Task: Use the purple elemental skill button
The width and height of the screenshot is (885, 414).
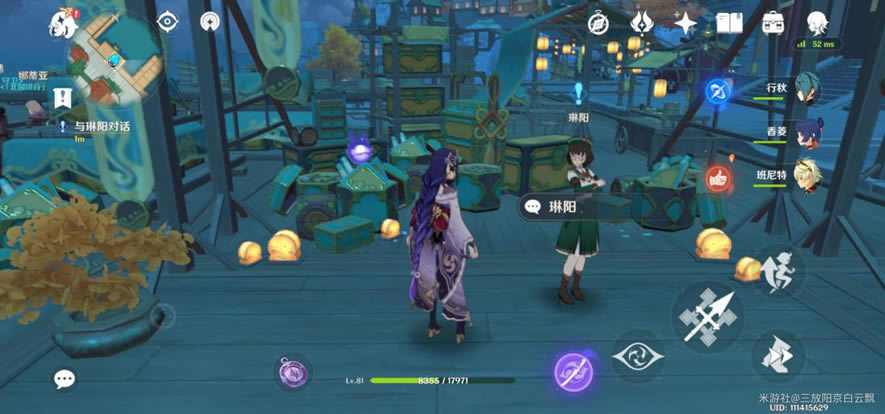Action: coord(574,372)
